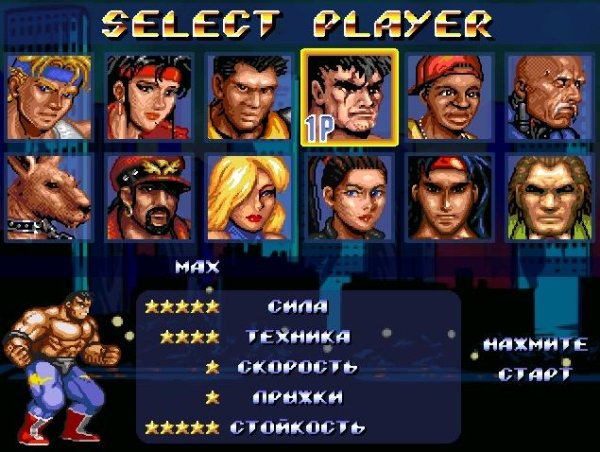Choose the mustached man in red officer cap
The width and height of the screenshot is (600, 452).
[x=149, y=197]
